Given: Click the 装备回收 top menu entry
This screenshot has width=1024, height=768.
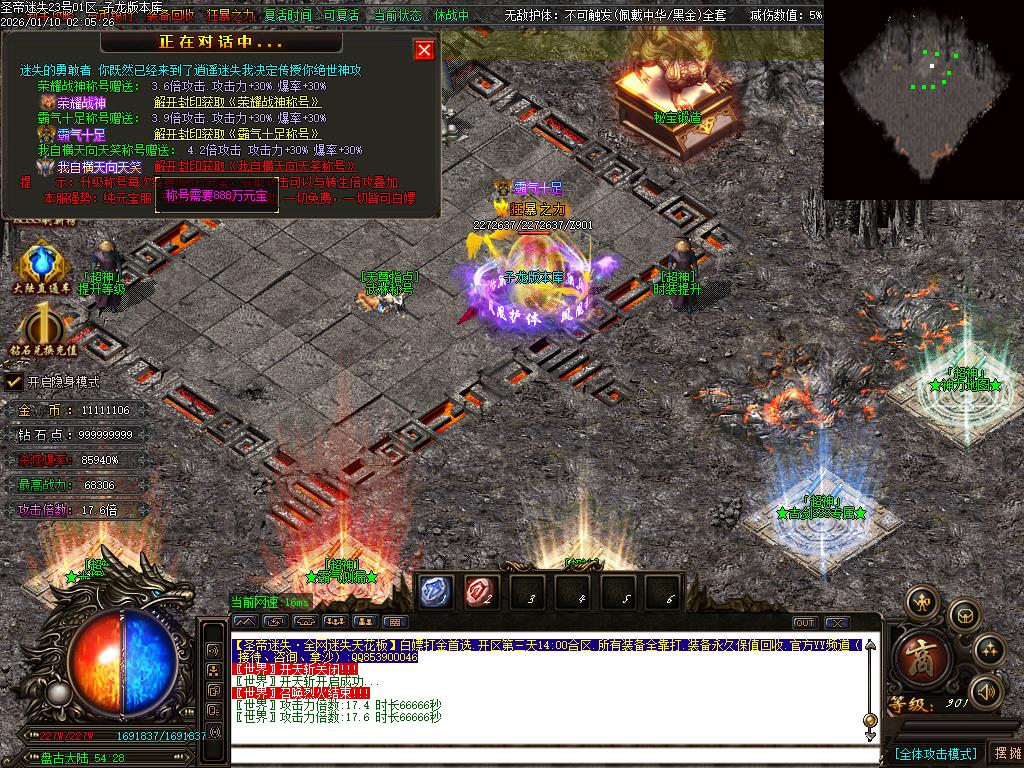Looking at the screenshot, I should pos(170,16).
